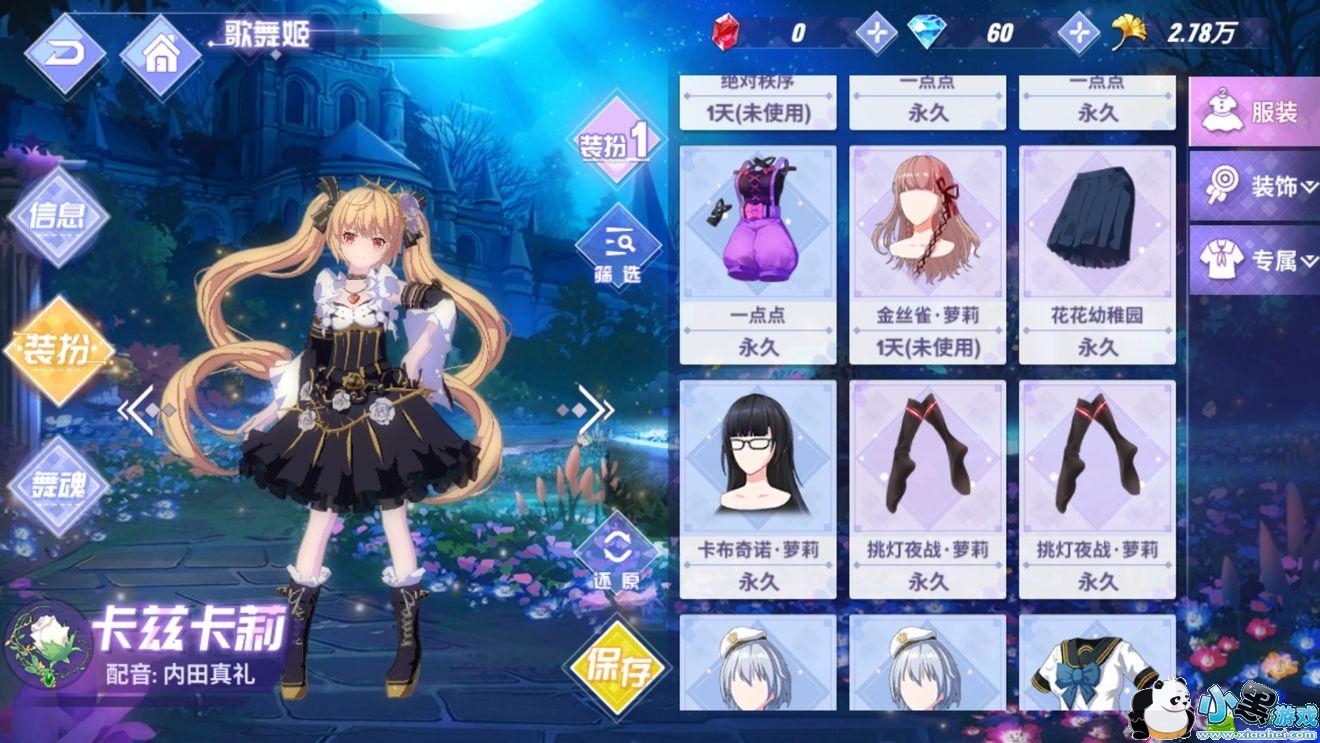Select the 装扮 dress-up tab
This screenshot has height=743, width=1320.
pyautogui.click(x=58, y=350)
